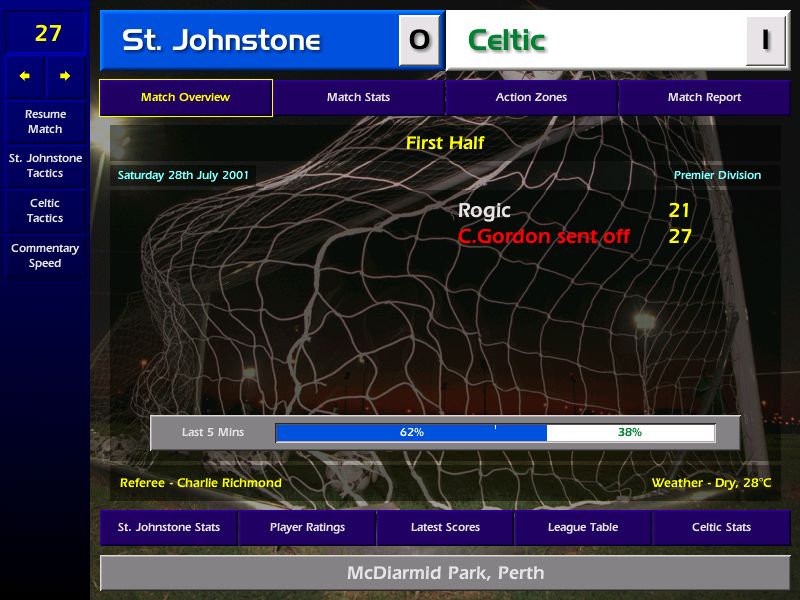Select the Celtic team name
The height and width of the screenshot is (600, 800).
pyautogui.click(x=507, y=41)
